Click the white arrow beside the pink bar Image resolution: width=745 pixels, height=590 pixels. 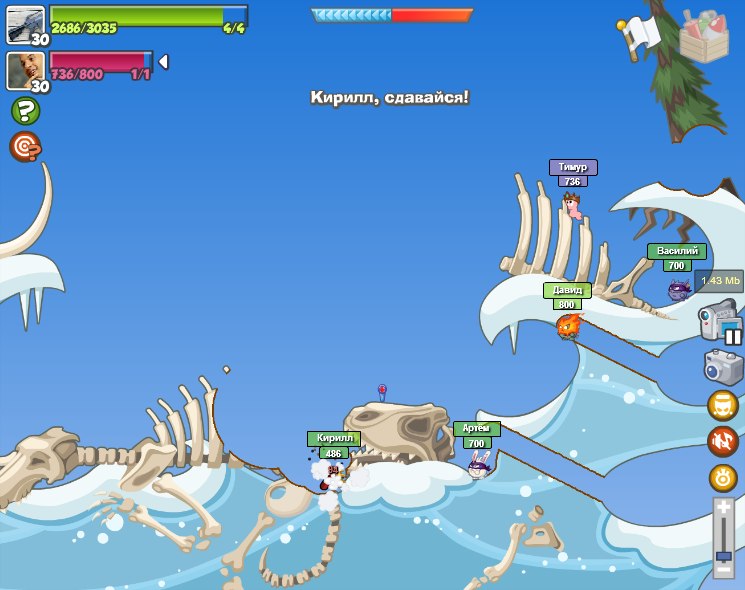[x=163, y=62]
